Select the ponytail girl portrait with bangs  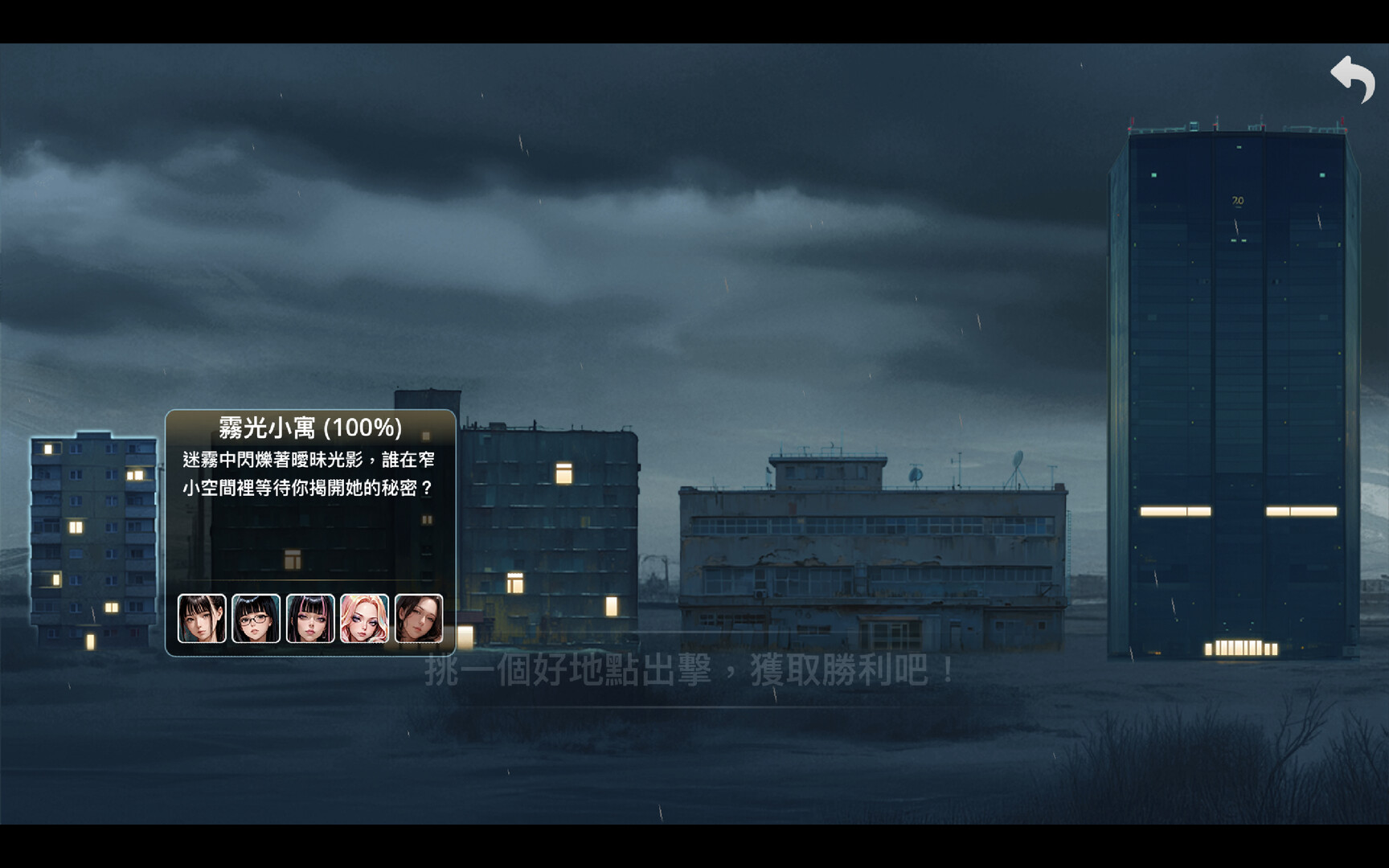click(202, 619)
